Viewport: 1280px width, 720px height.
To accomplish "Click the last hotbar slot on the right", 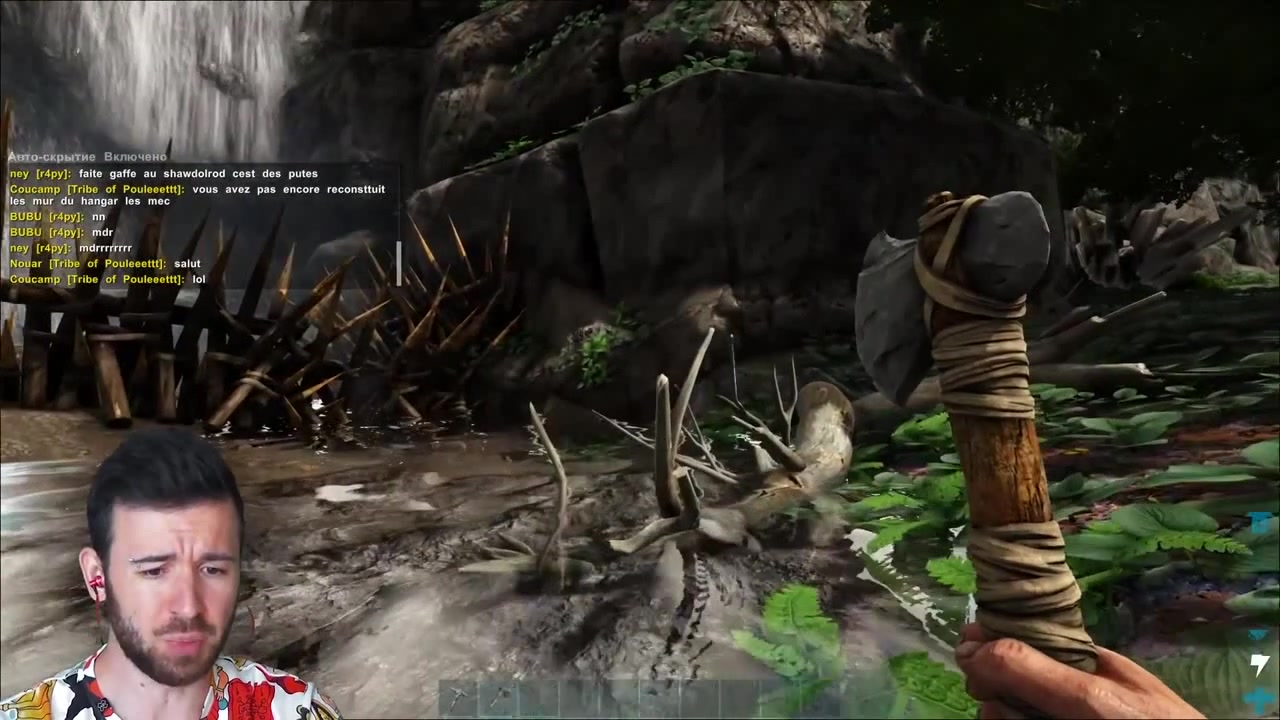I will pos(820,695).
